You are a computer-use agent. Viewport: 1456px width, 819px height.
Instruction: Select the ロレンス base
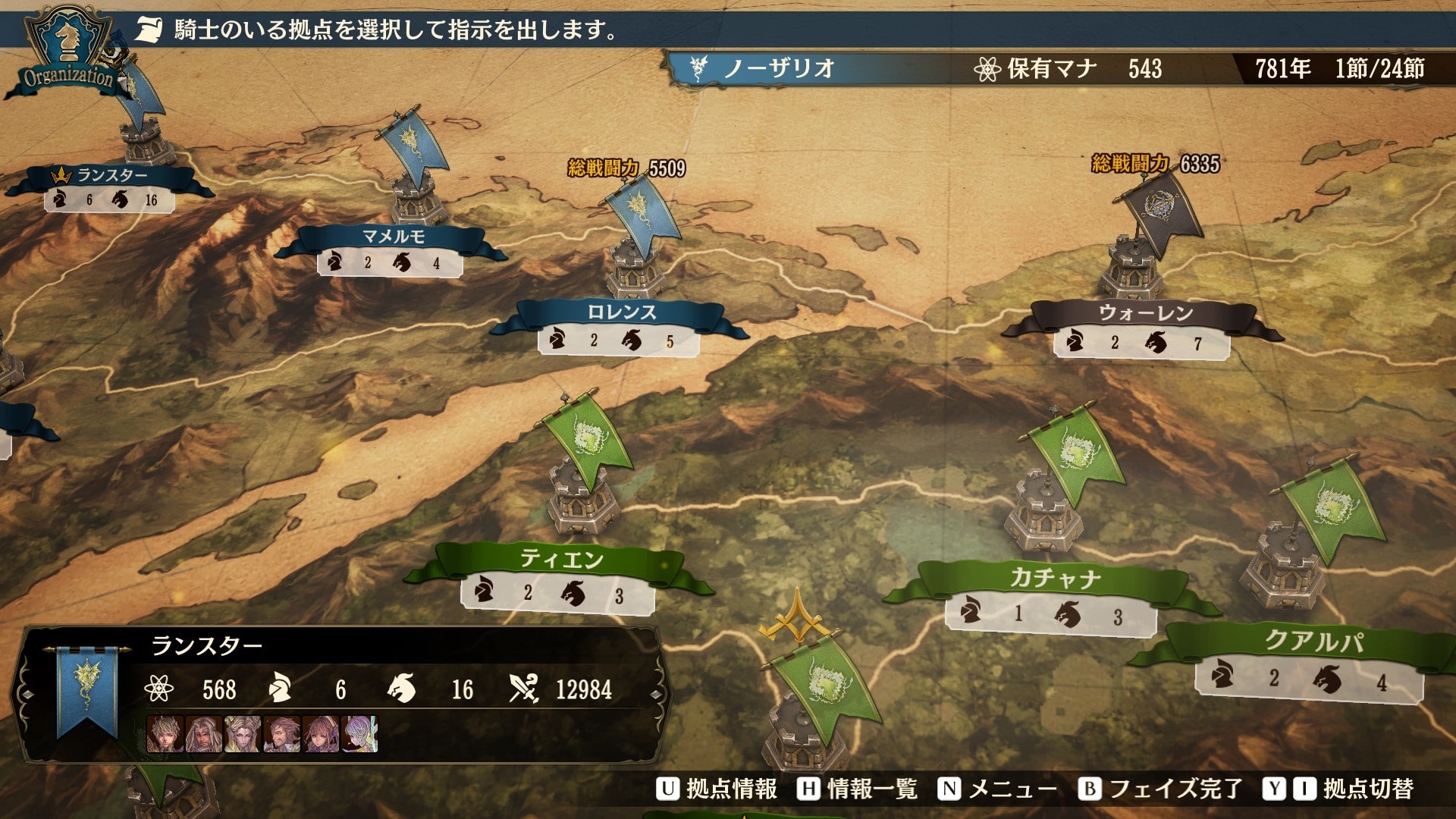point(621,312)
